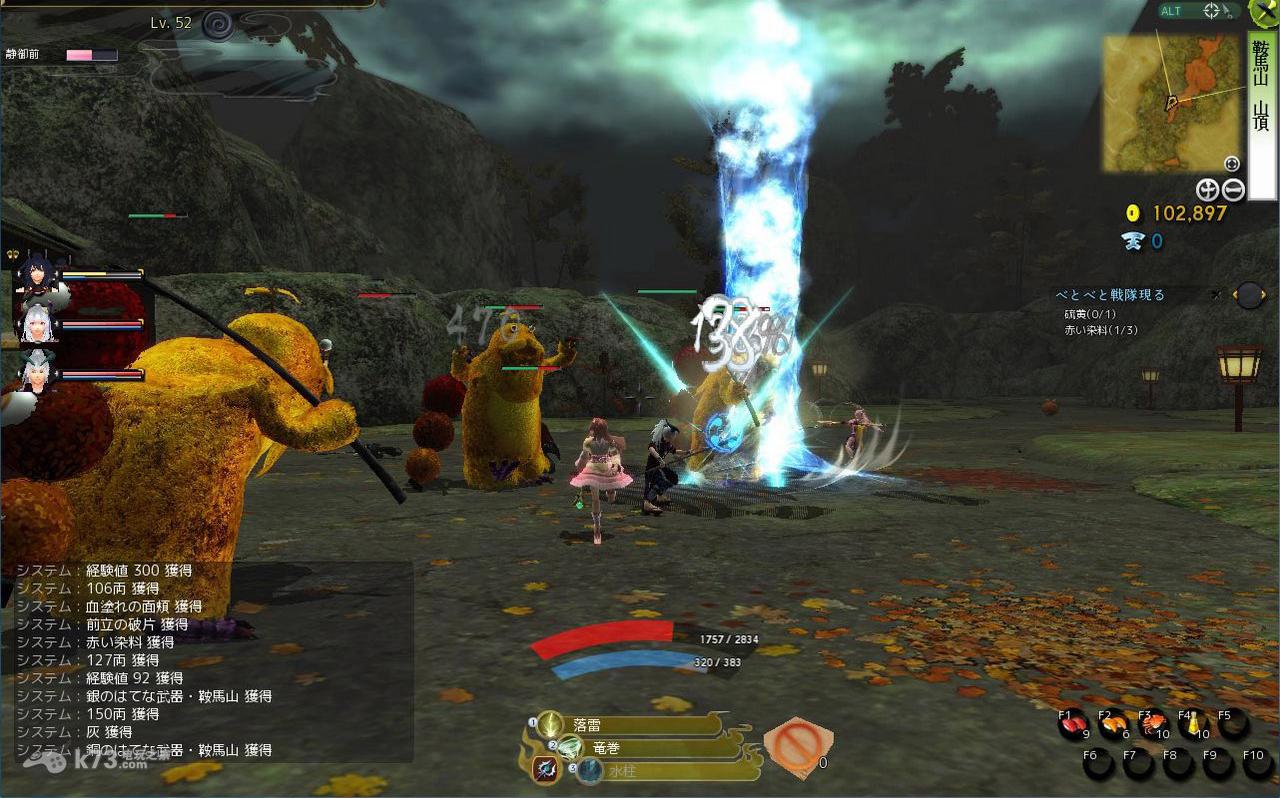
Task: Toggle the ALT crosshair cursor mode
Action: pos(1211,11)
